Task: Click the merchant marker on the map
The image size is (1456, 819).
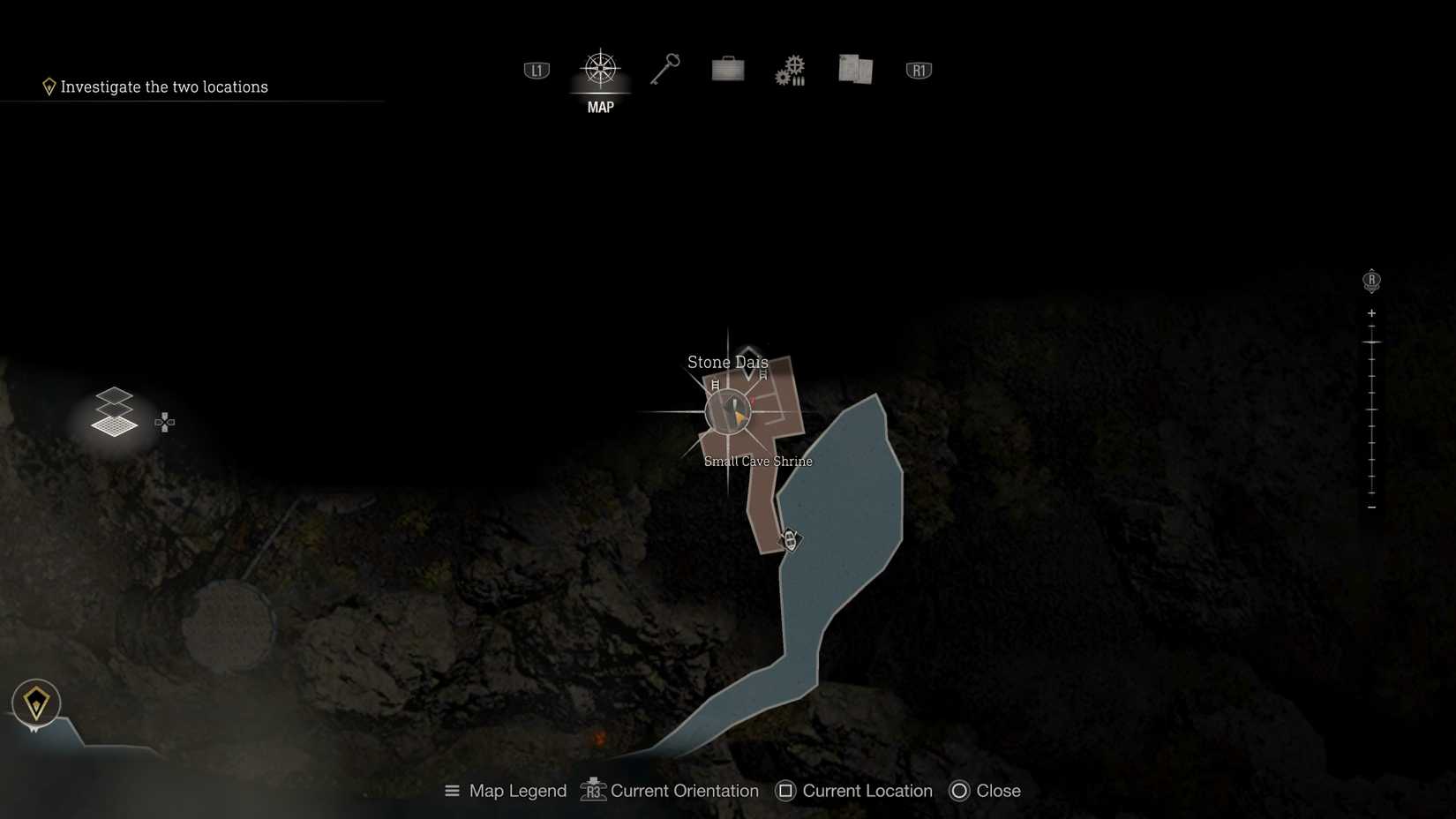Action: [789, 539]
